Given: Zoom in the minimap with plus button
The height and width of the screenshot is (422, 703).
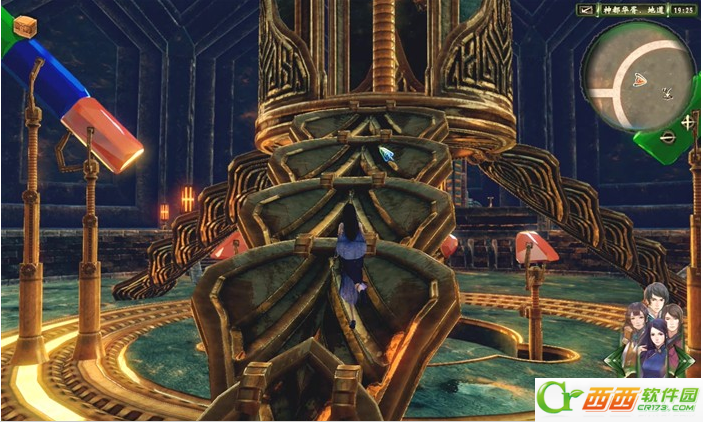Looking at the screenshot, I should pyautogui.click(x=689, y=122).
